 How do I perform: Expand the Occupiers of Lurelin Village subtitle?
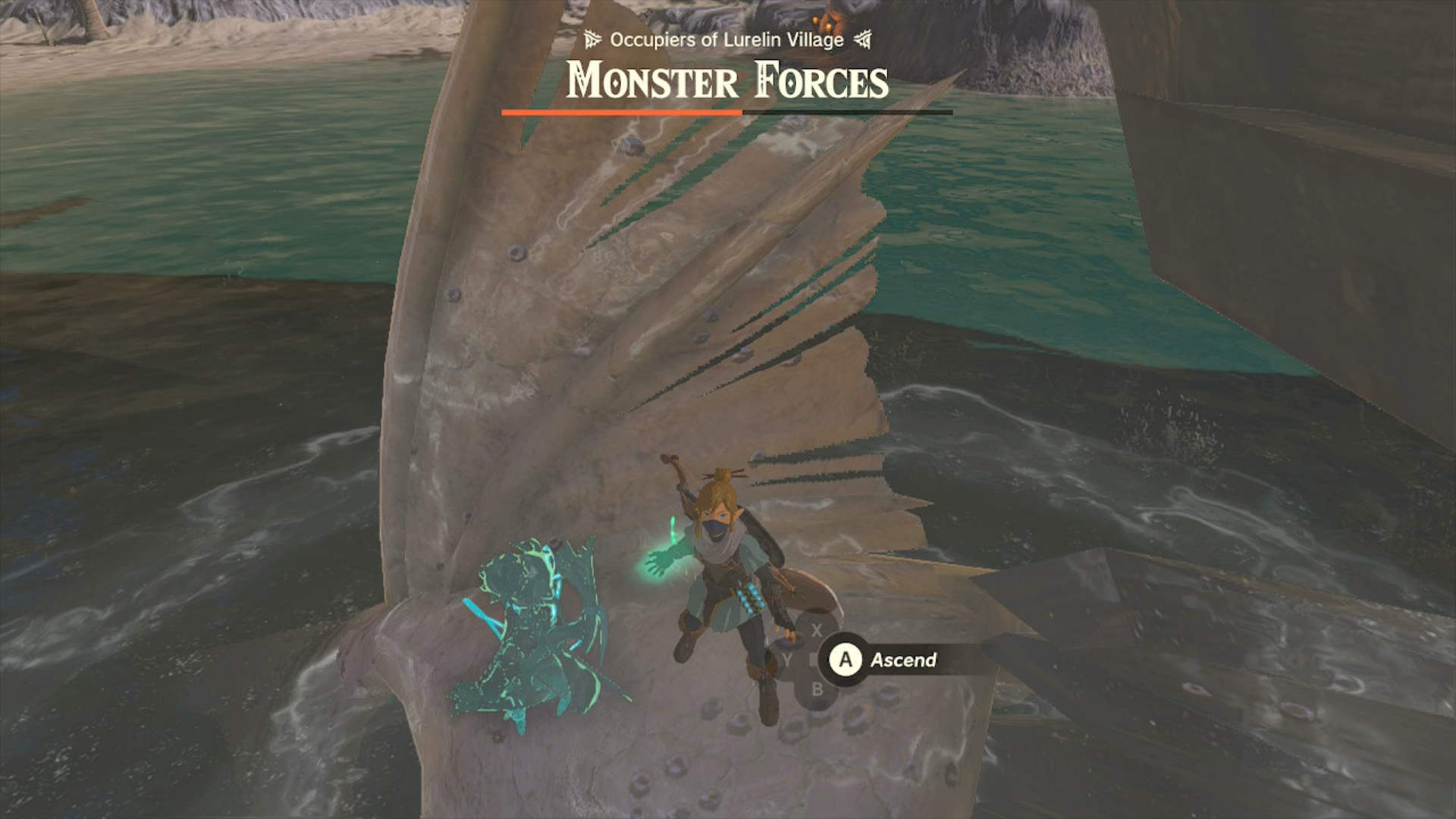[726, 39]
